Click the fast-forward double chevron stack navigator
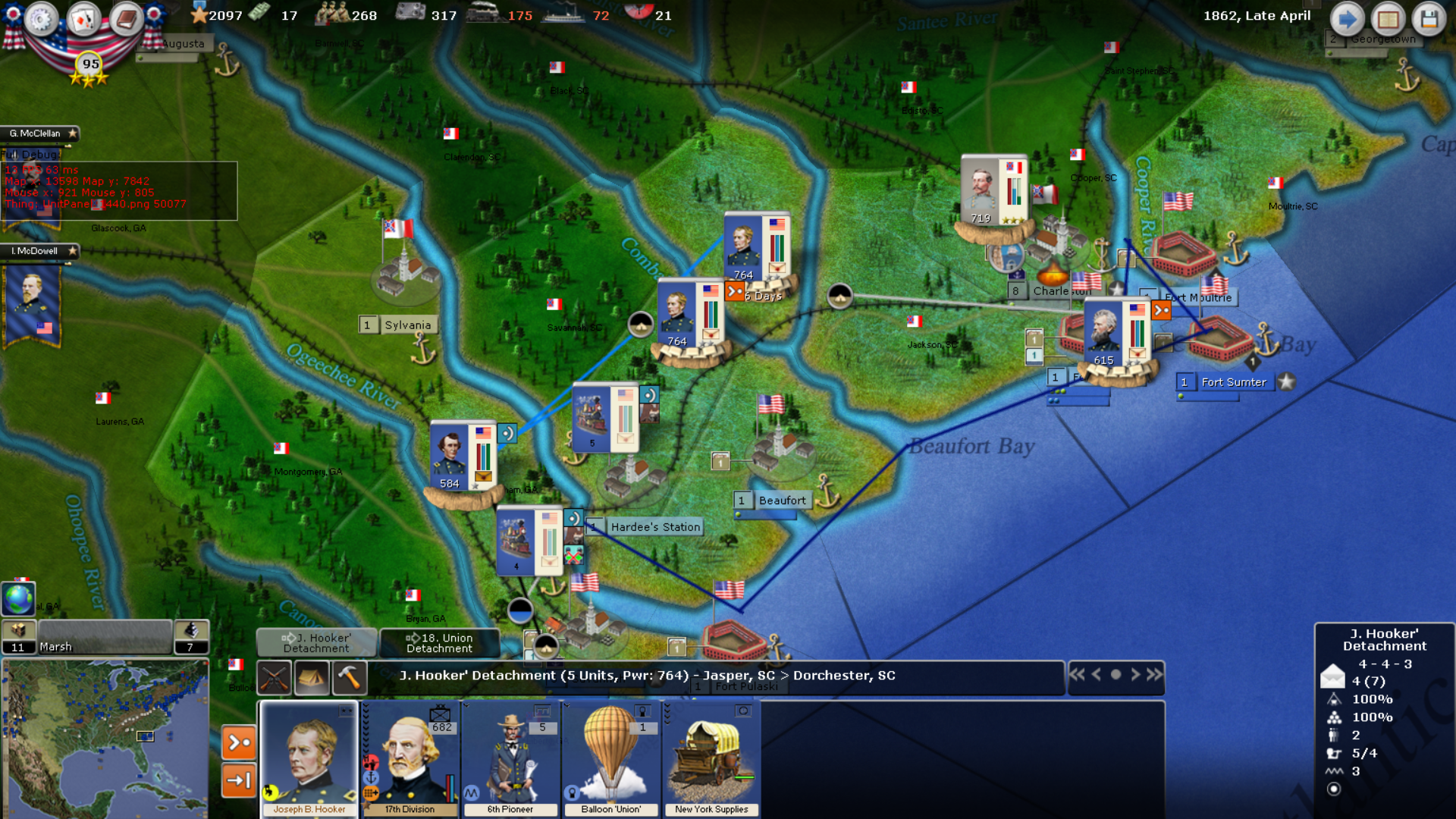Screen dimensions: 1456x819 [1153, 672]
